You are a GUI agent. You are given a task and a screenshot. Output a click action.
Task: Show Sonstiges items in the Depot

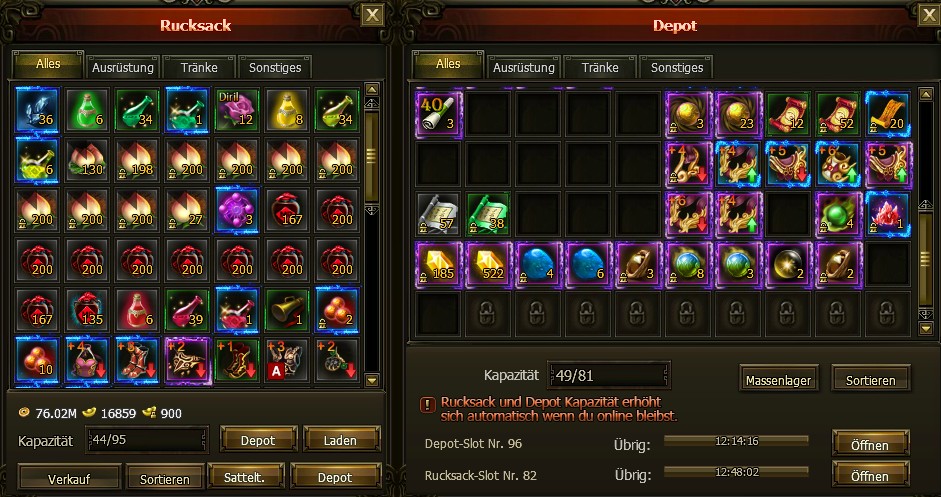tap(677, 68)
